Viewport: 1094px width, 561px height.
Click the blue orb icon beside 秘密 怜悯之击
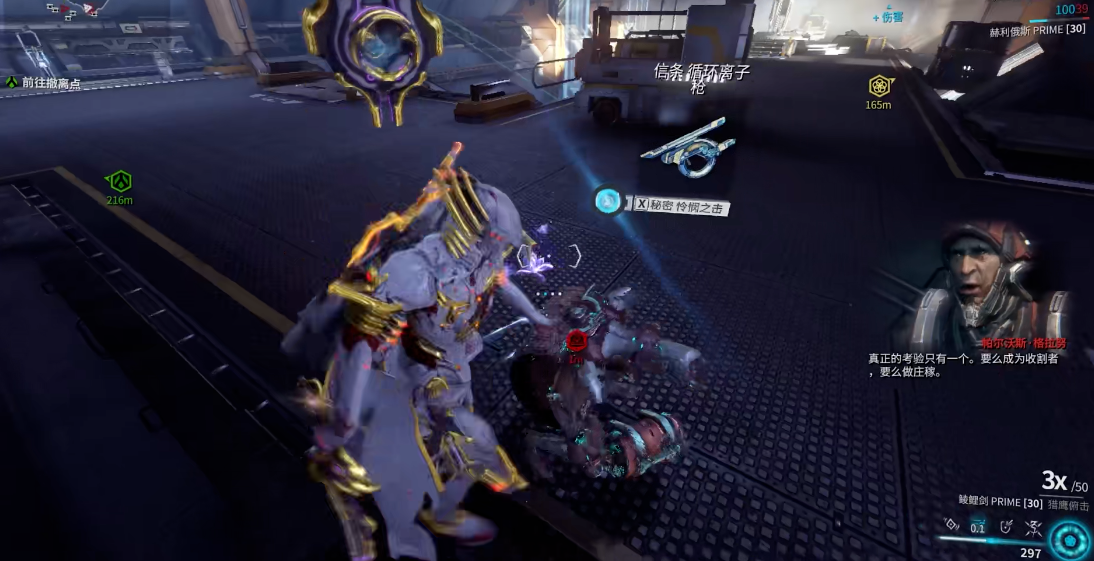pyautogui.click(x=607, y=200)
